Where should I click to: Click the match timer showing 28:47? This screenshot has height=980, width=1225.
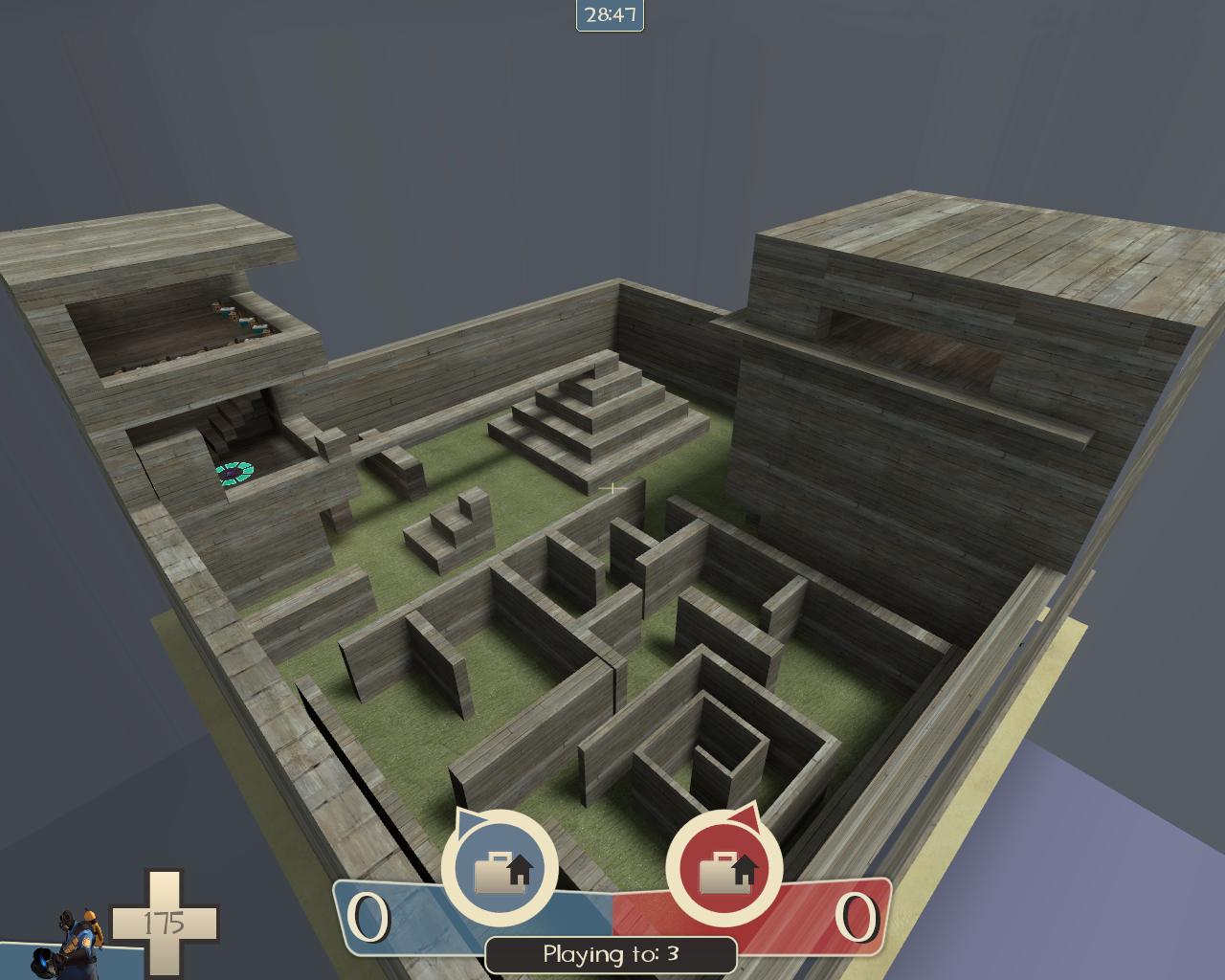pyautogui.click(x=611, y=13)
